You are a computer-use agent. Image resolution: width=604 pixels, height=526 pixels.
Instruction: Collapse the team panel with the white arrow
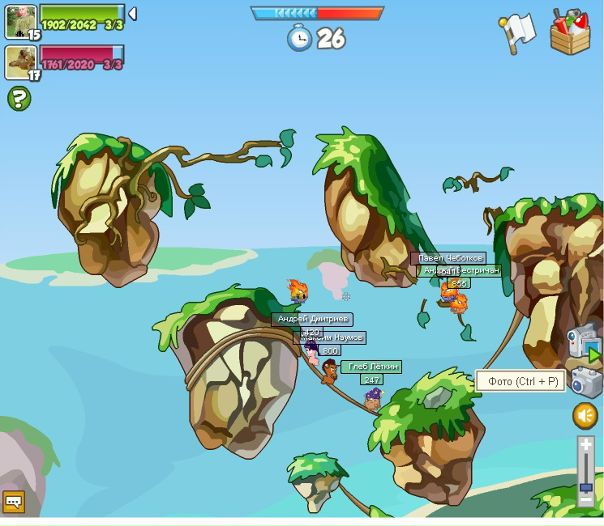[x=132, y=13]
